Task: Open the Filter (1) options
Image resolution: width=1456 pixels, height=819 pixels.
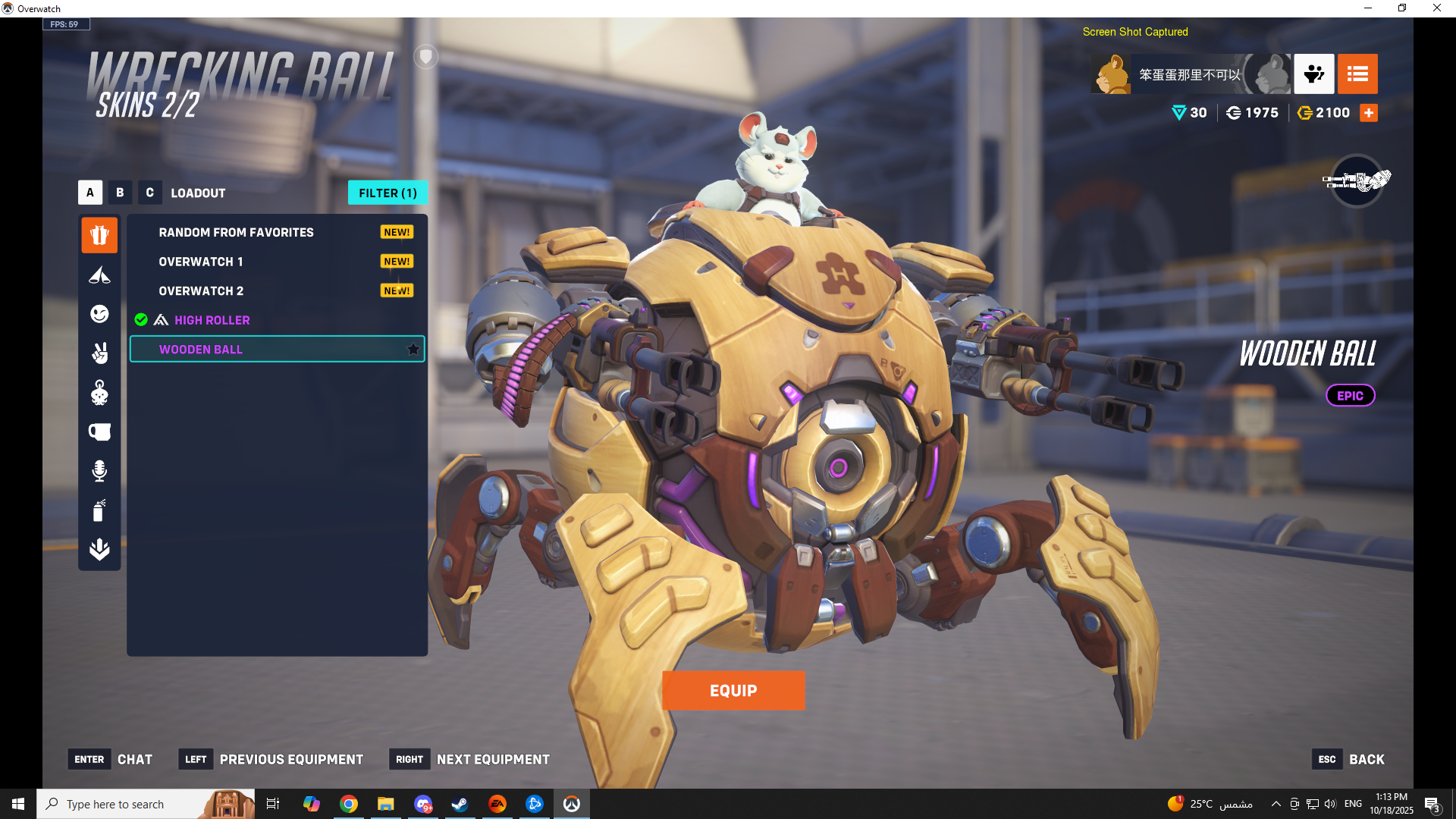Action: [x=388, y=193]
